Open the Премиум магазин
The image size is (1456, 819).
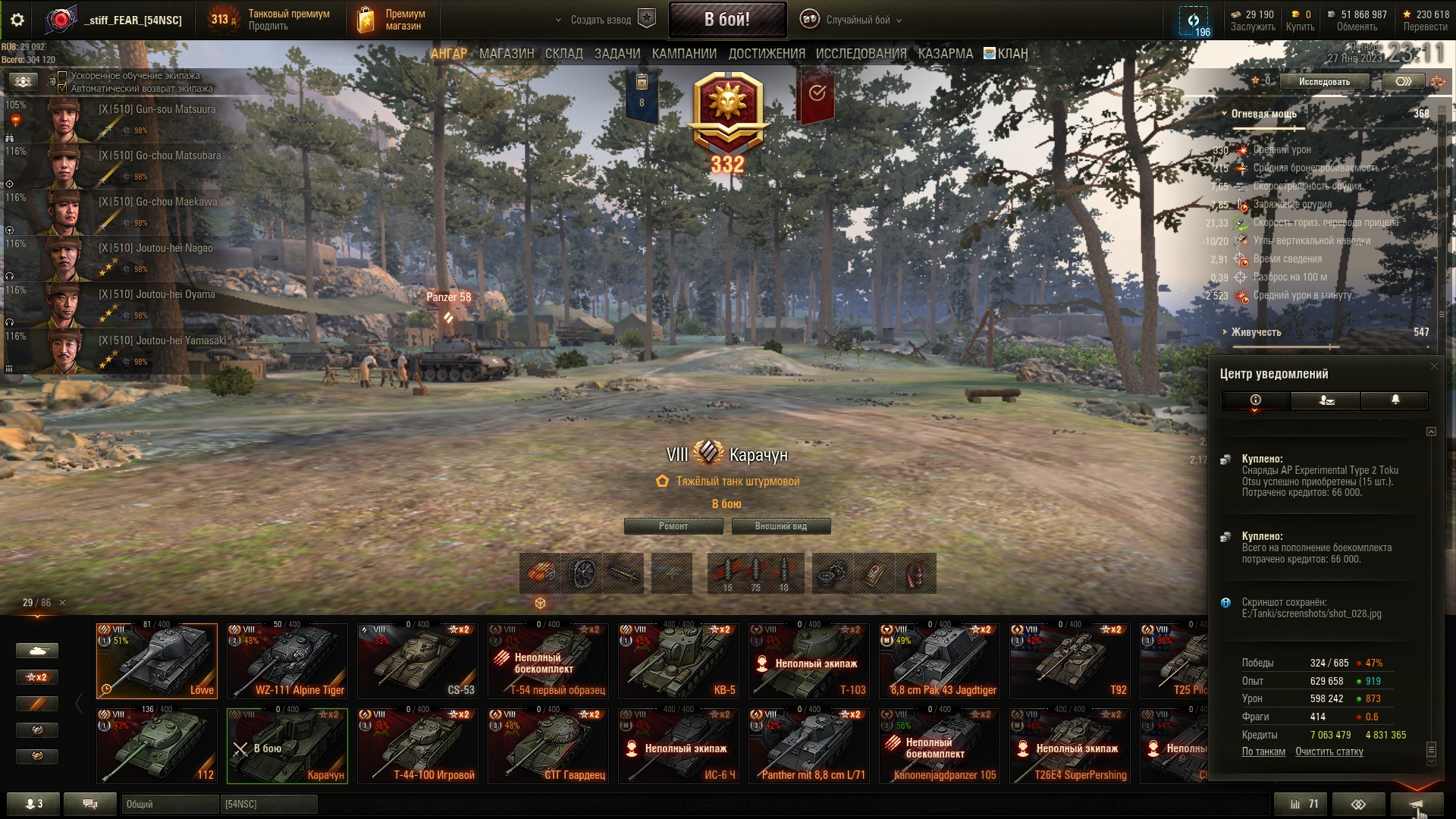pos(391,20)
